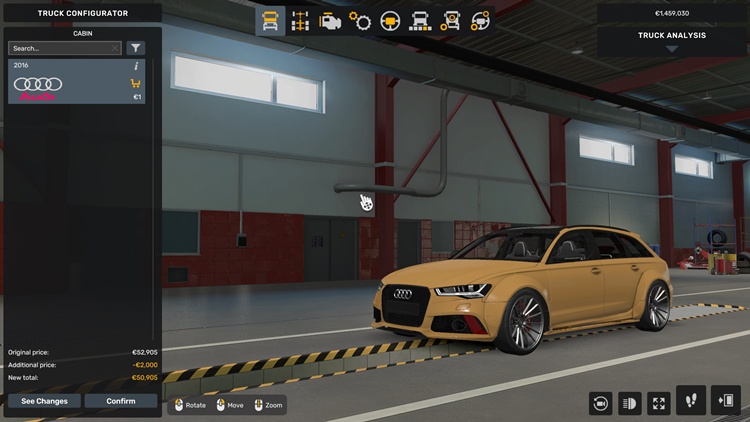
Task: Open the funnel filter options
Action: (x=135, y=48)
